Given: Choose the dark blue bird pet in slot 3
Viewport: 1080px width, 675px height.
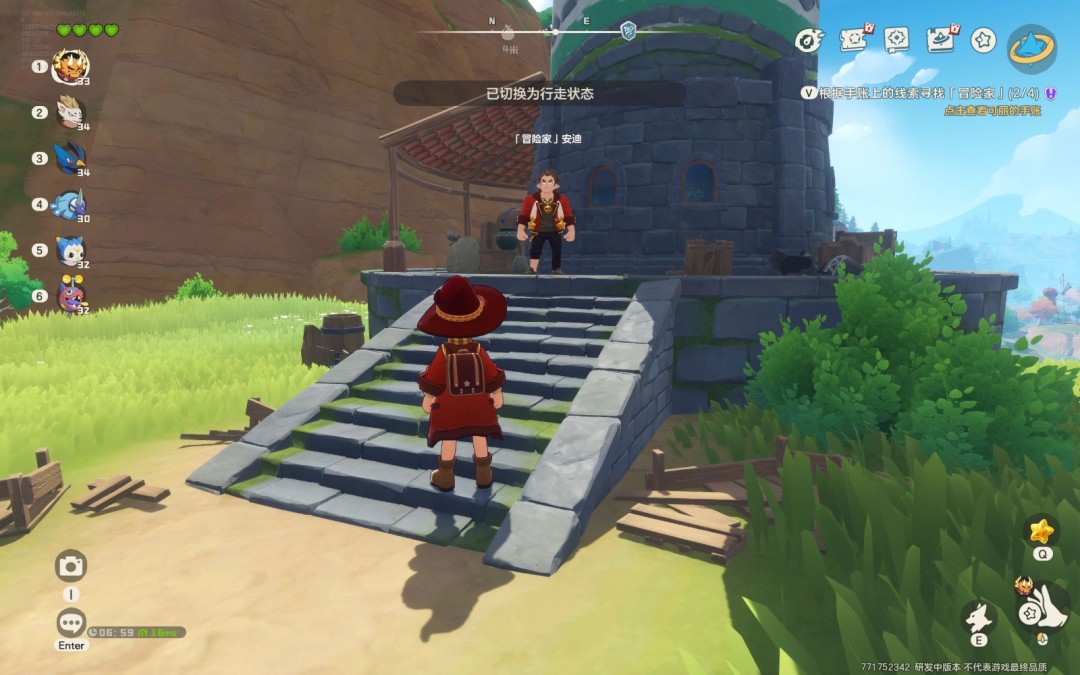Looking at the screenshot, I should 70,158.
